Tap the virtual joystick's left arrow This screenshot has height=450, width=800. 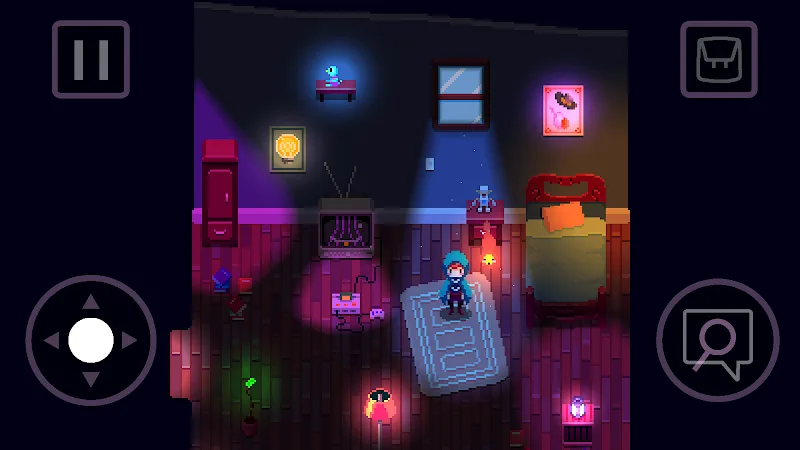(x=51, y=341)
